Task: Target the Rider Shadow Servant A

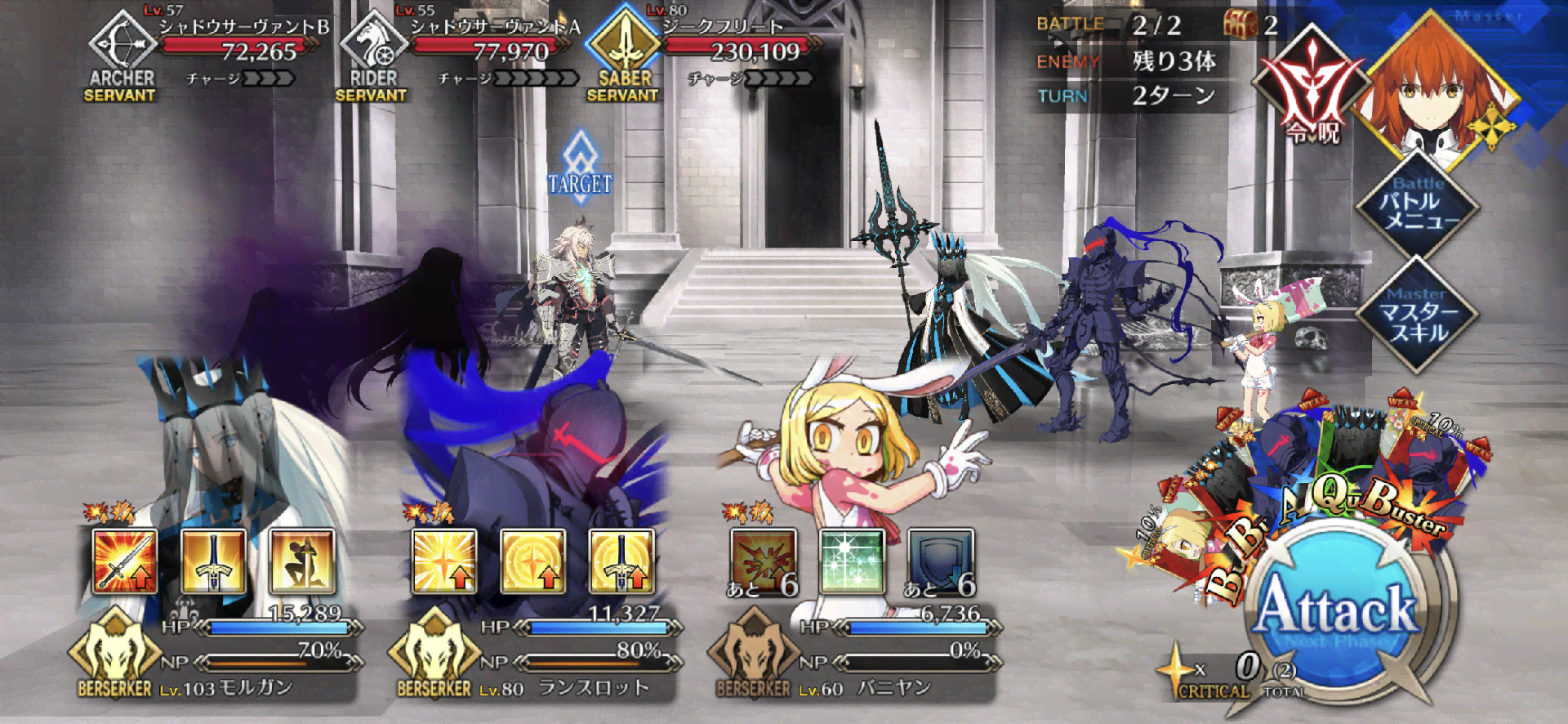Action: click(x=457, y=54)
